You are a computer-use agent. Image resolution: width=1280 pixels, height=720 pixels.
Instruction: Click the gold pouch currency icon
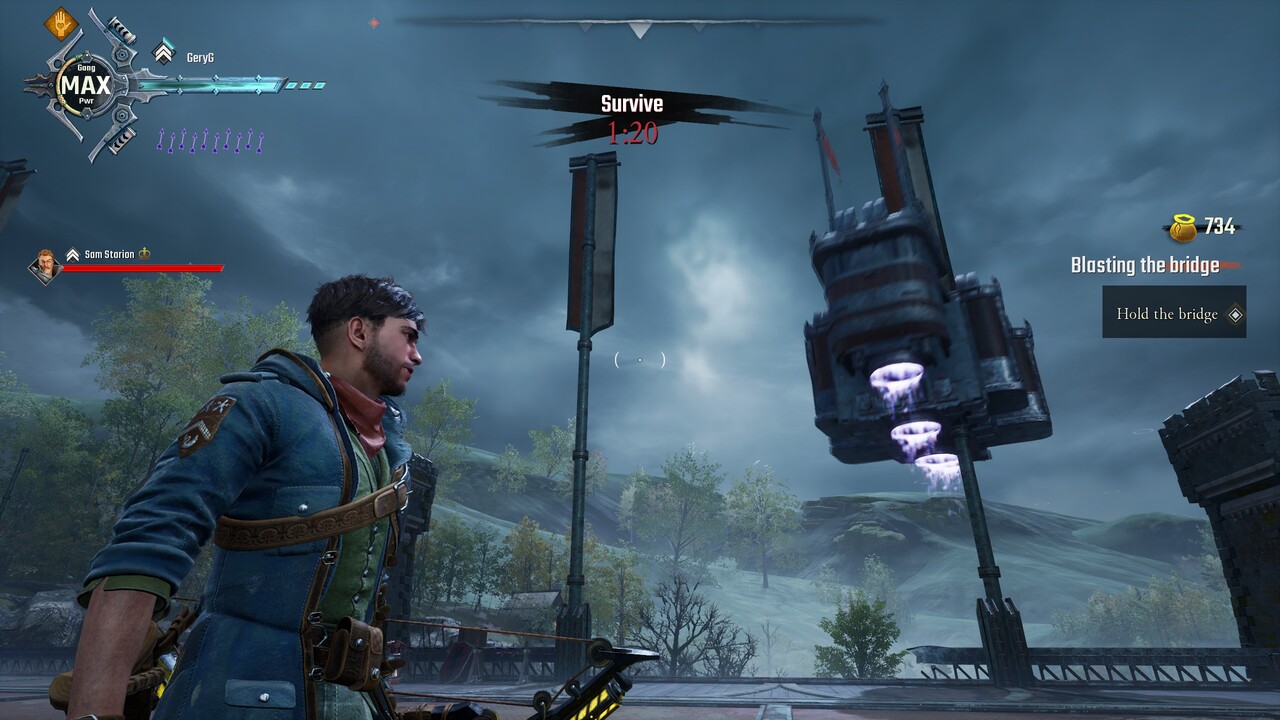[x=1182, y=228]
